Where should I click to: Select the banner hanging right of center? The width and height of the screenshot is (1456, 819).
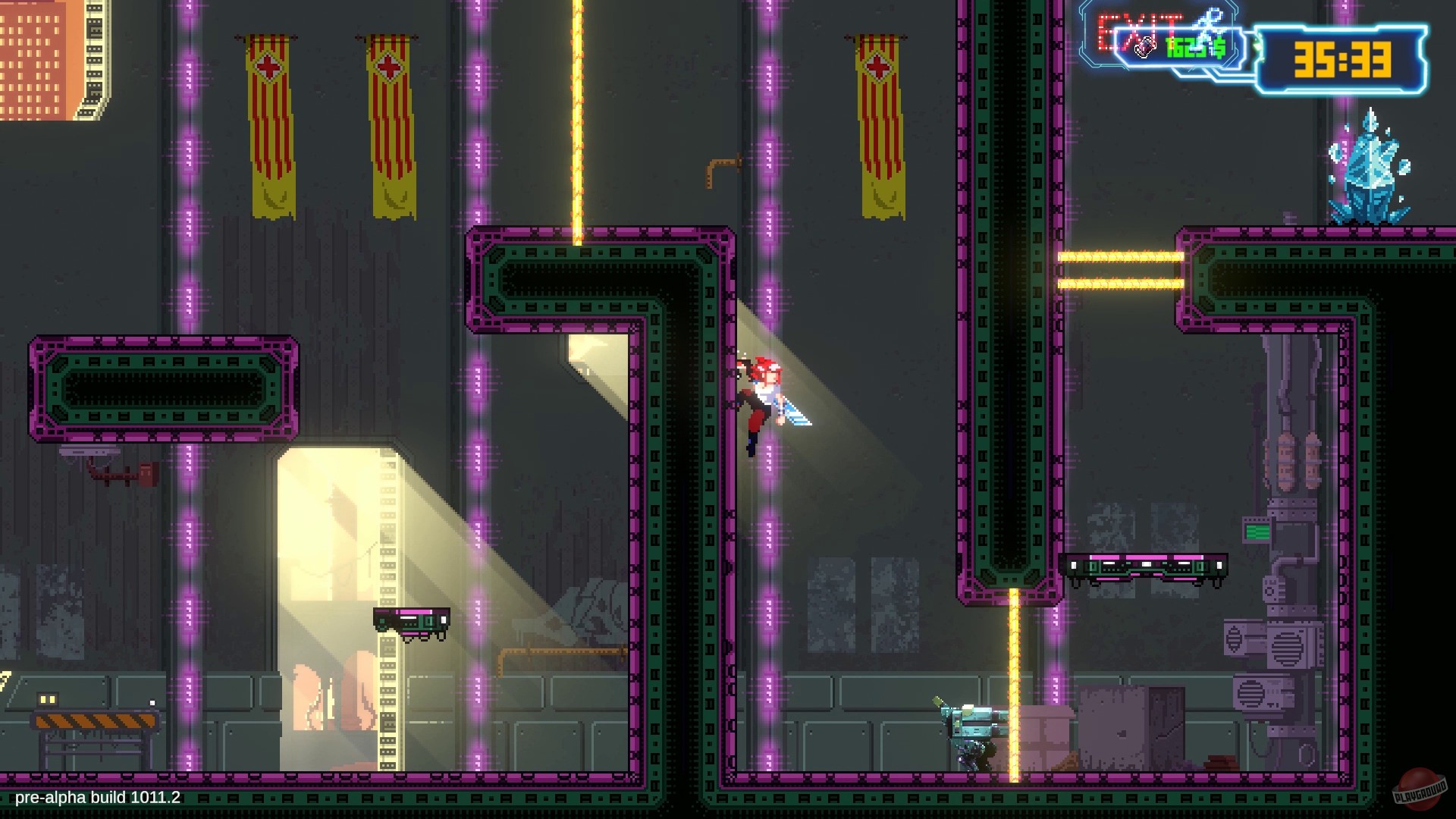coord(880,114)
